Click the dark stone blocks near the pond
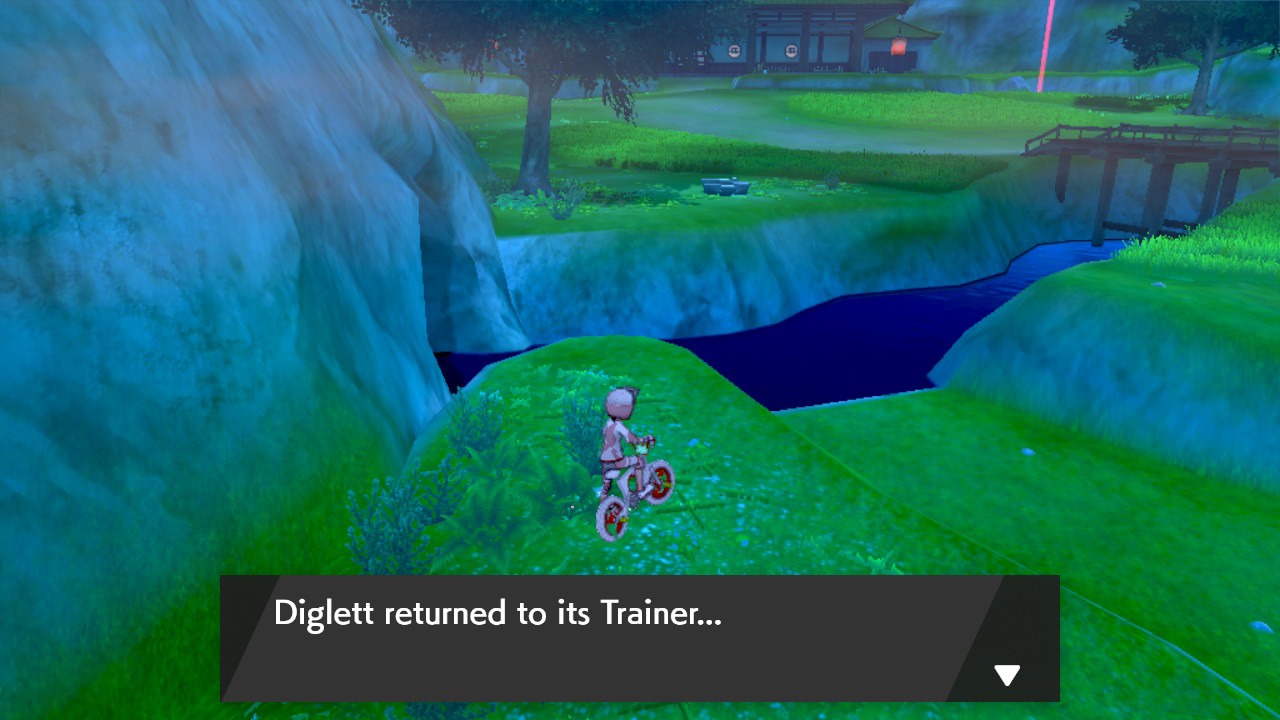Image resolution: width=1280 pixels, height=720 pixels. (725, 187)
